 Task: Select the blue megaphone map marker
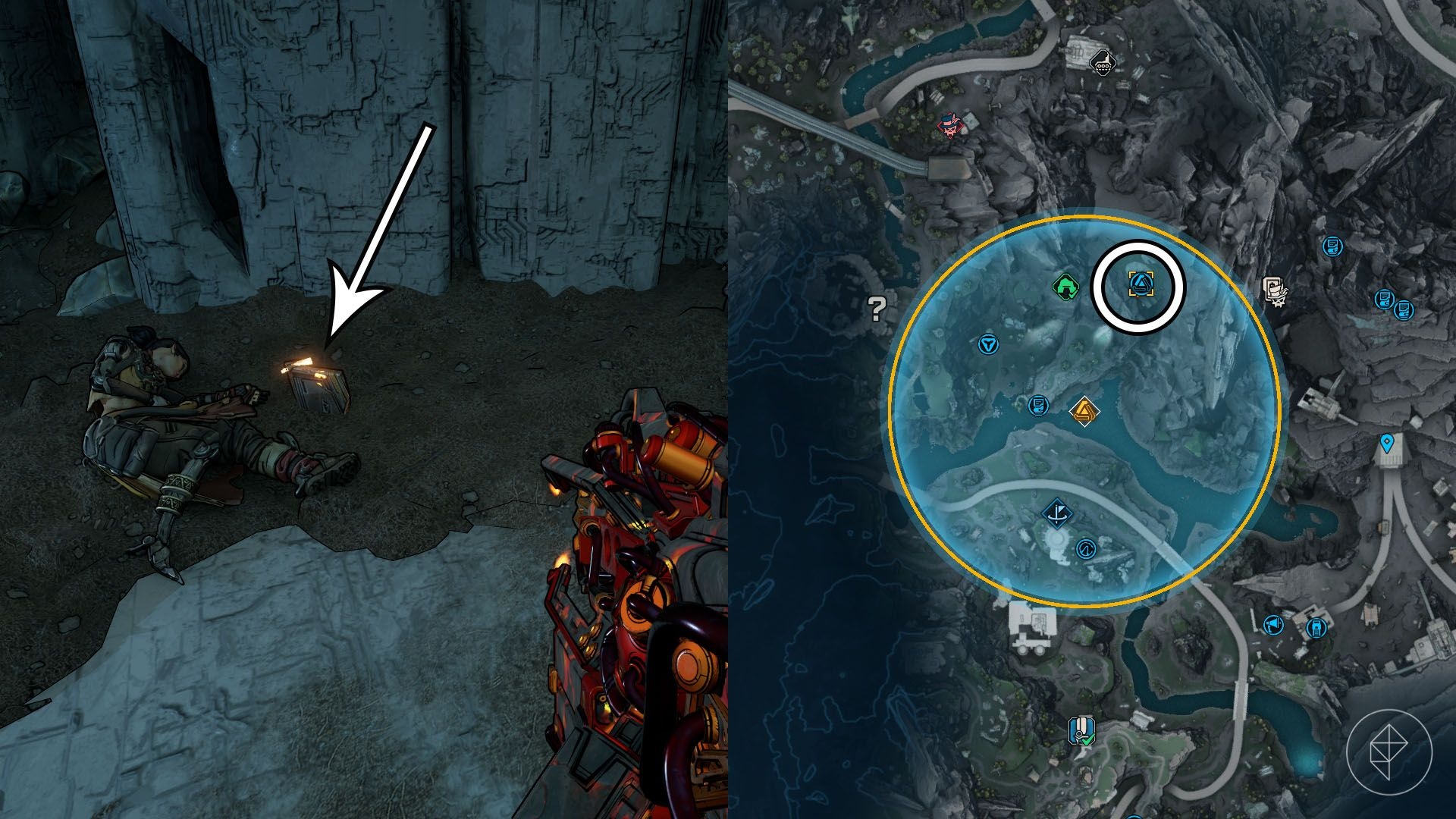(1273, 625)
